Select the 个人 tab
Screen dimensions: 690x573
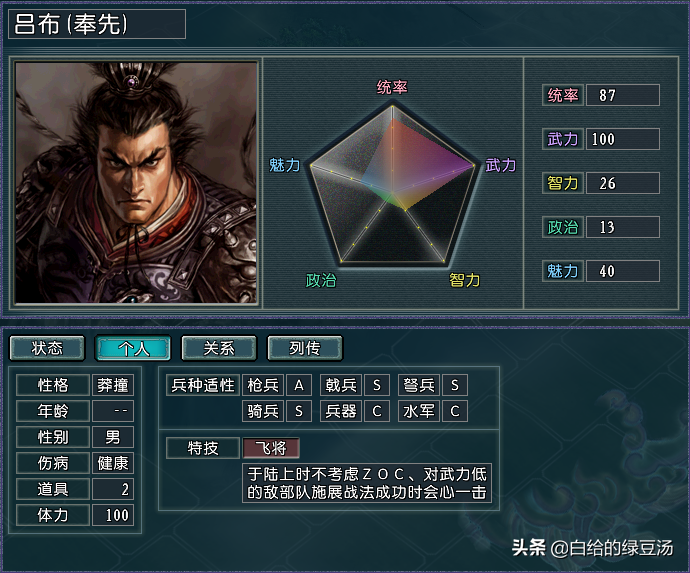[133, 348]
